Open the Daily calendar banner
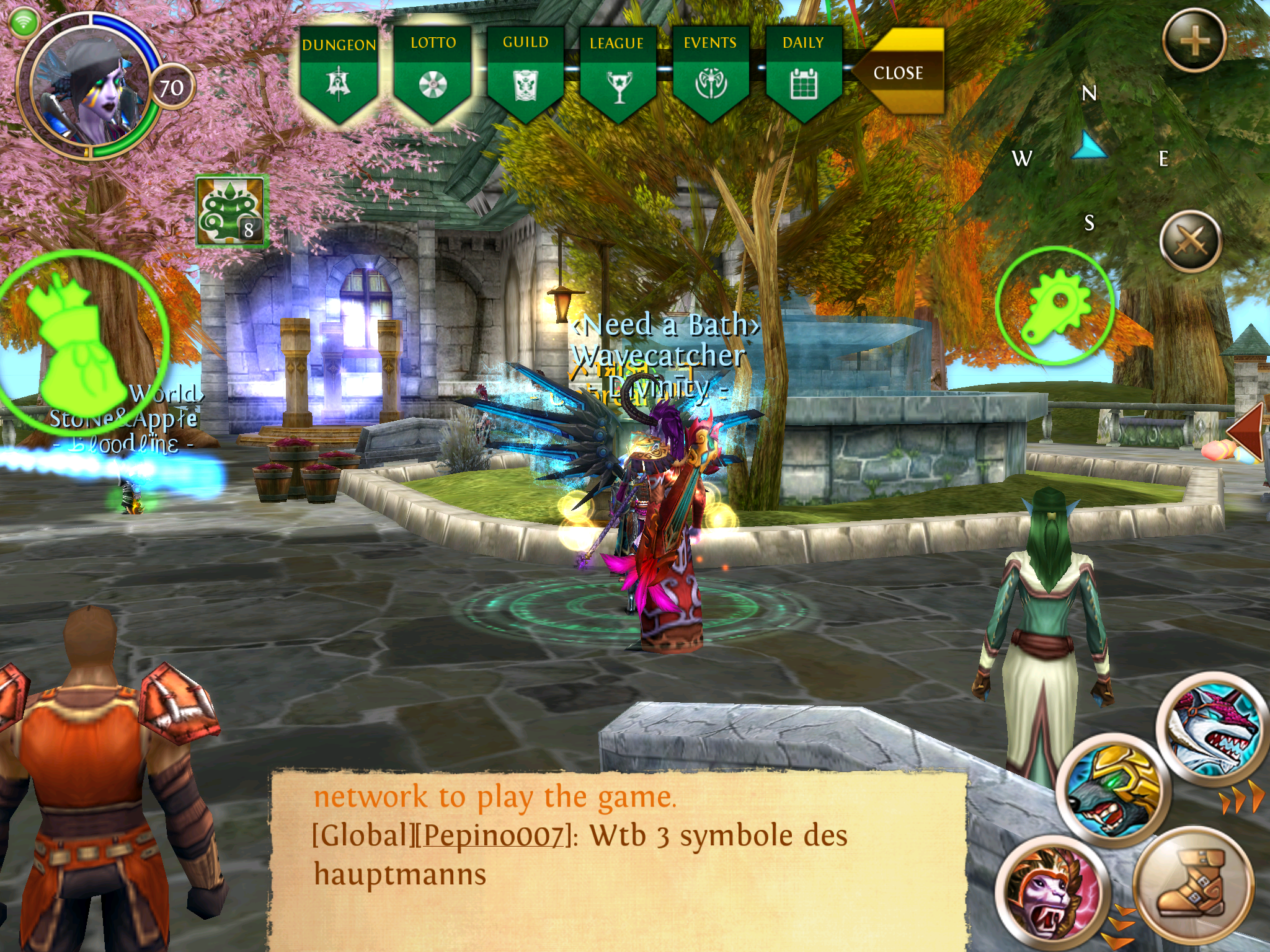This screenshot has height=952, width=1270. (804, 73)
